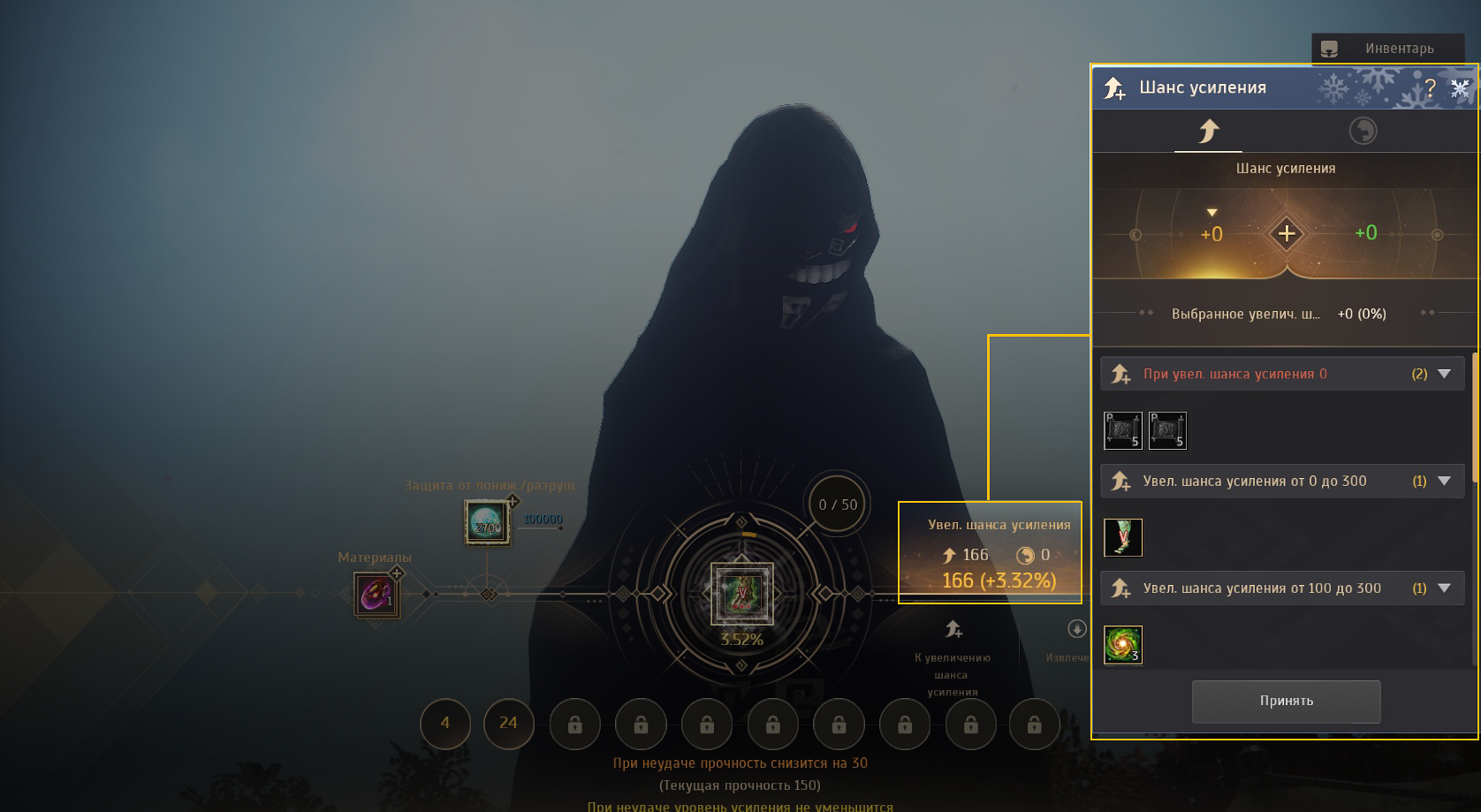
Task: Collapse the "При увел. шанса усиления 0" section
Action: point(1445,374)
